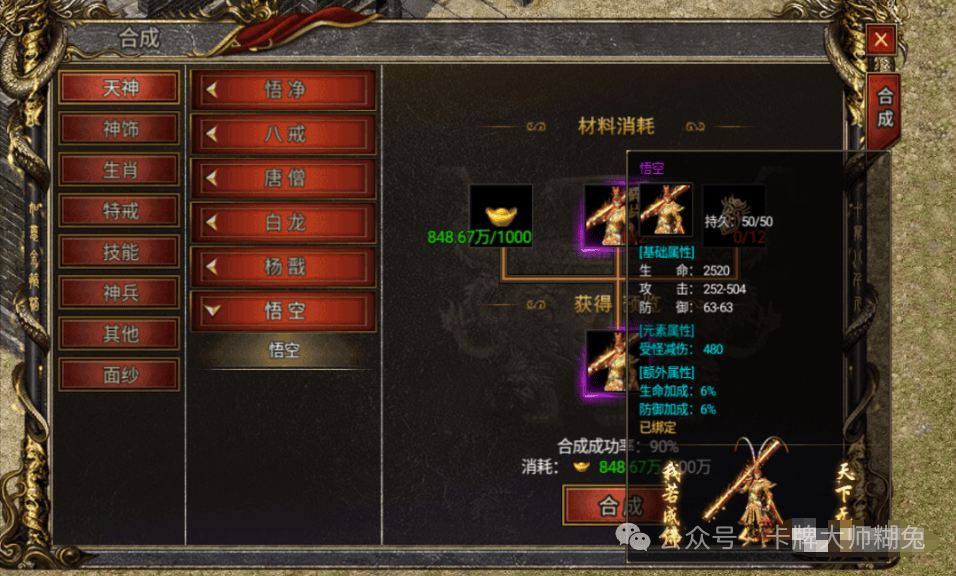Open the 面纱 category

click(120, 375)
